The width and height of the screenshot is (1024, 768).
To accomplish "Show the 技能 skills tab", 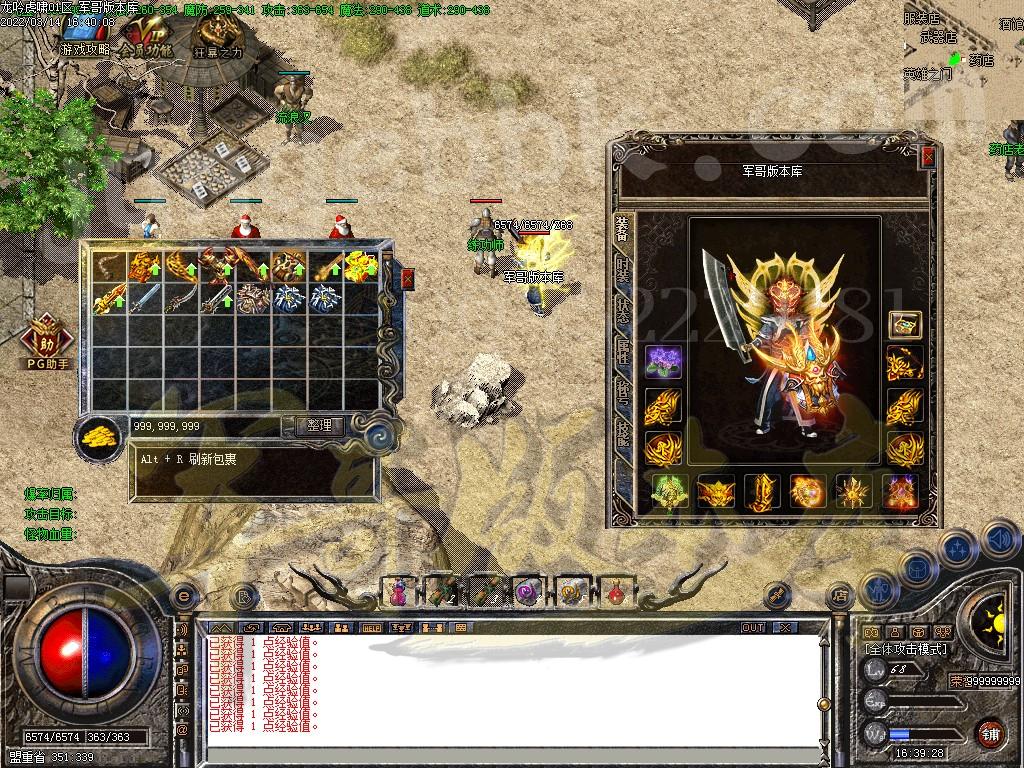I will [622, 432].
